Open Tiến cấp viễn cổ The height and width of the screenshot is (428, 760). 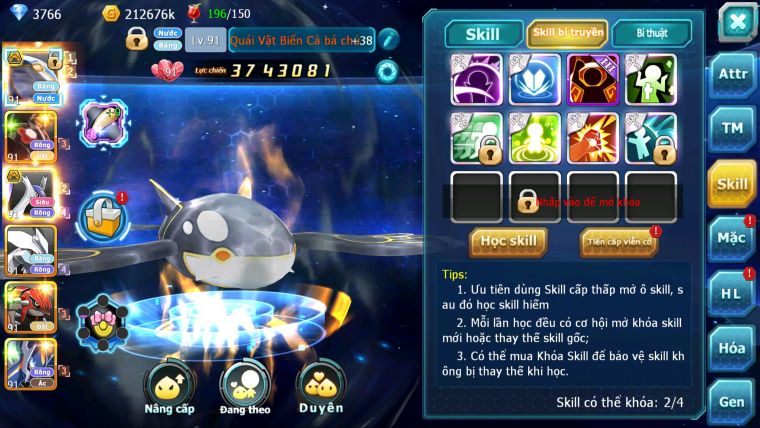619,241
